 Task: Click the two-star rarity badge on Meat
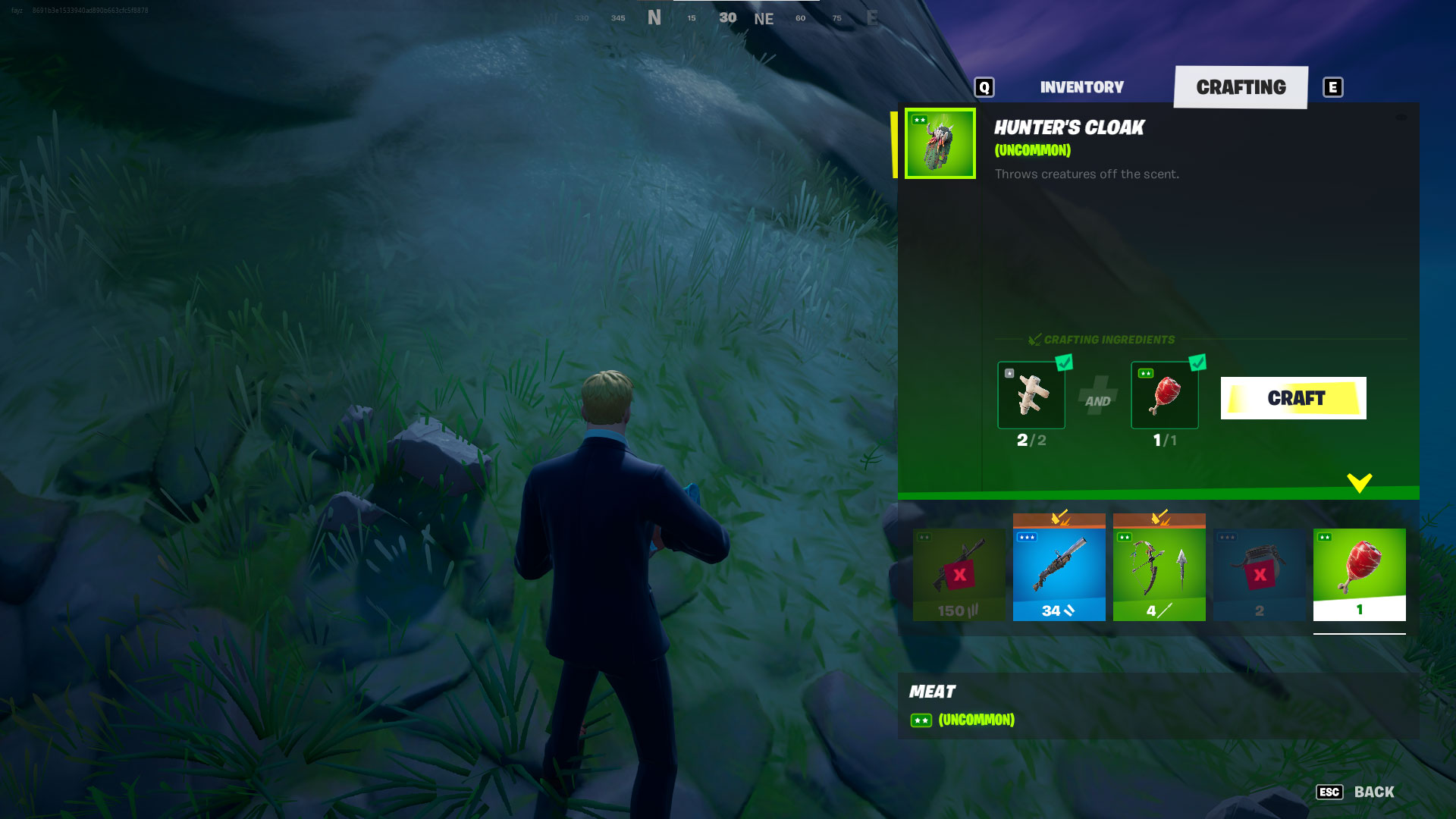click(921, 720)
